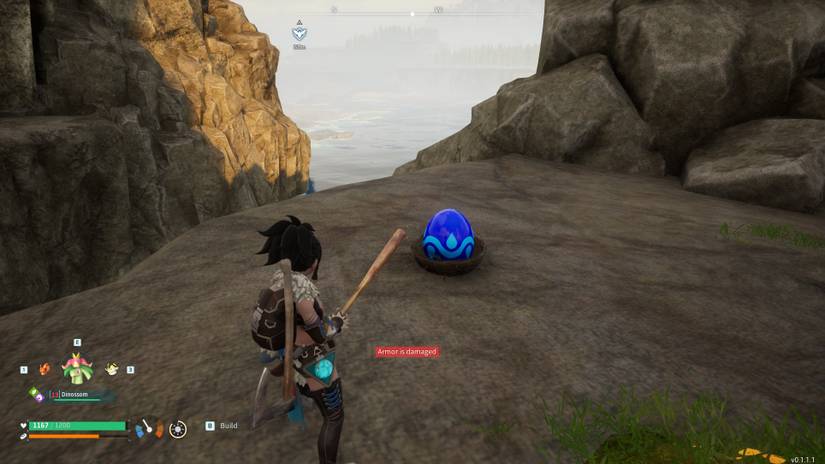Image resolution: width=825 pixels, height=464 pixels.
Task: Choose the orange fox pal icon
Action: [x=44, y=368]
